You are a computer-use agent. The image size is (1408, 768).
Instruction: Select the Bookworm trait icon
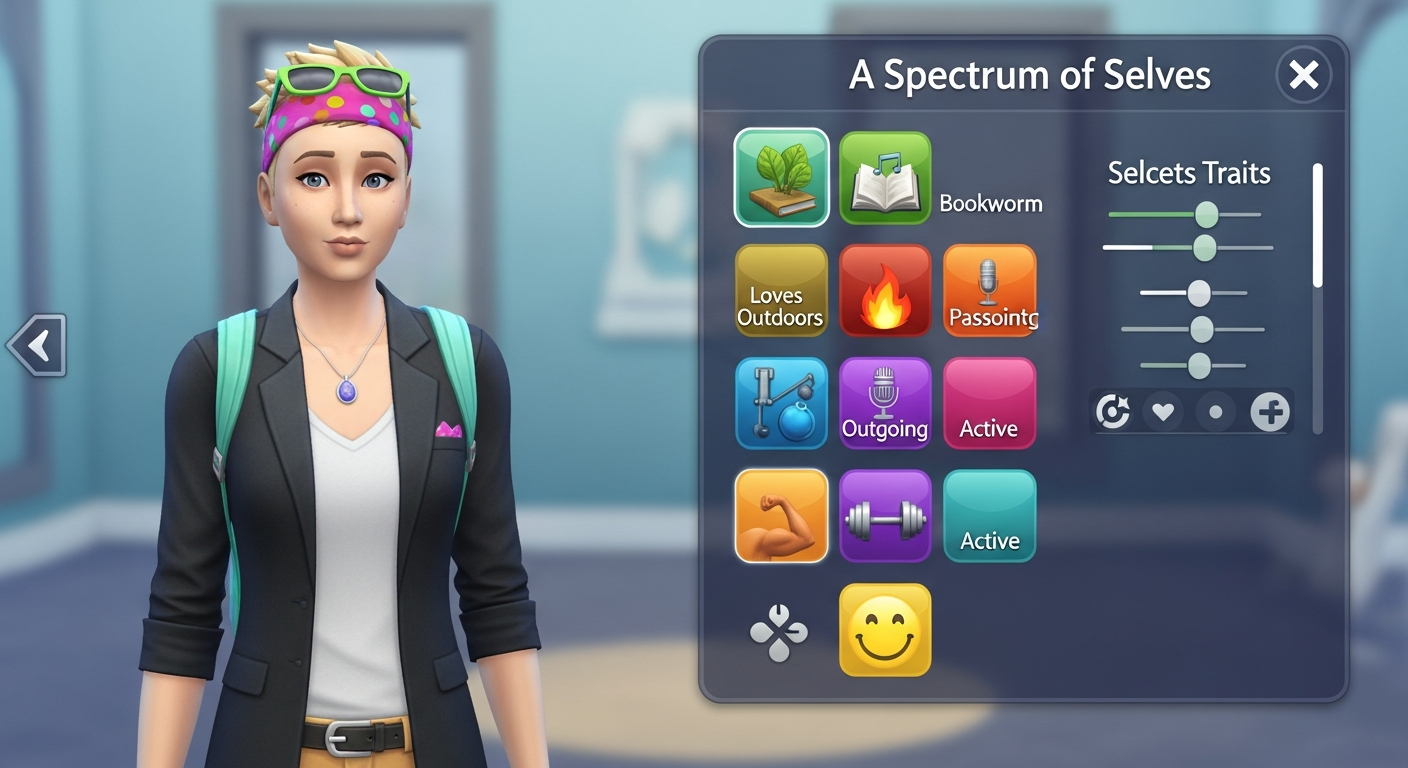(885, 179)
